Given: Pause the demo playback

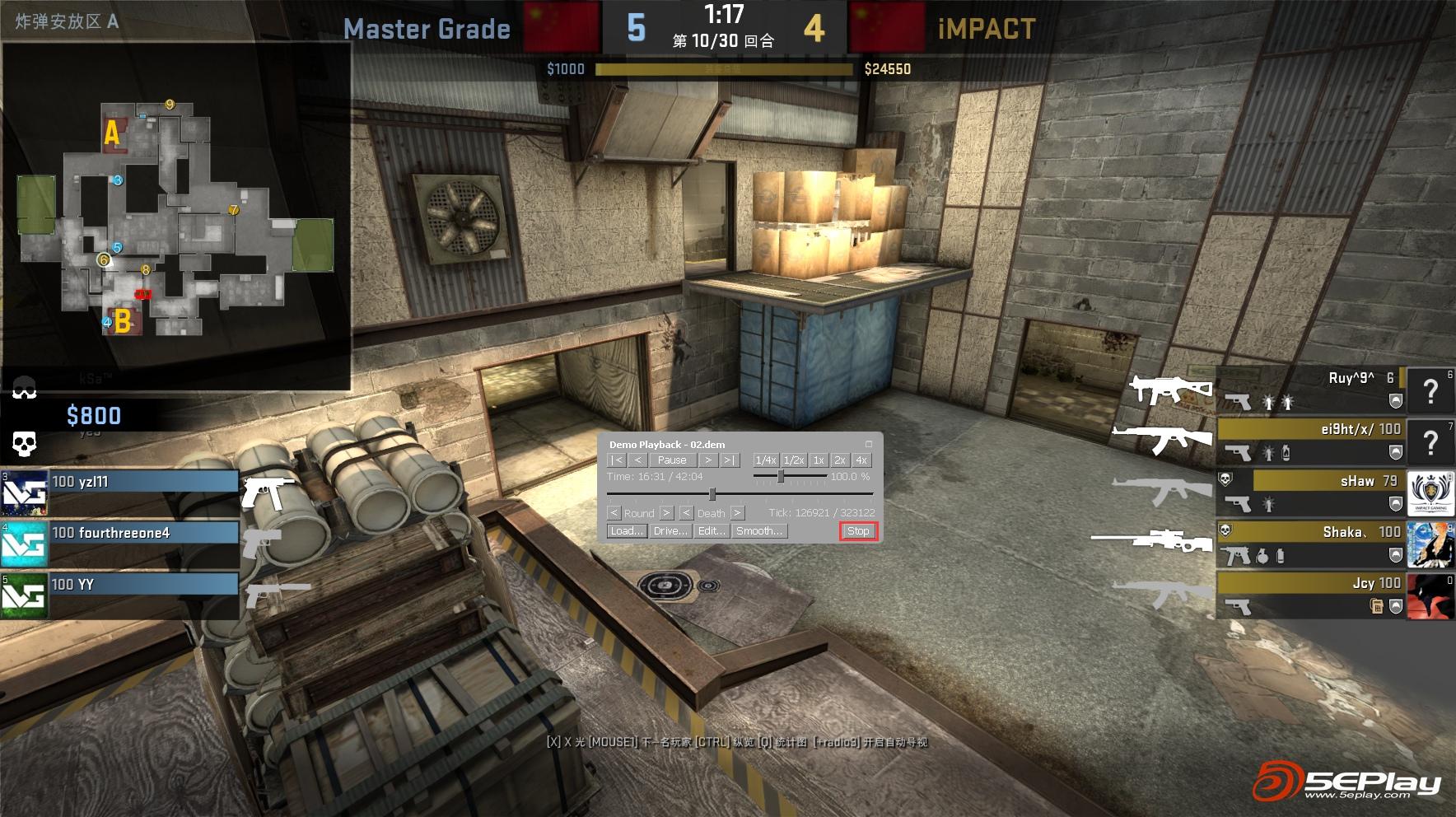Looking at the screenshot, I should click(x=672, y=460).
